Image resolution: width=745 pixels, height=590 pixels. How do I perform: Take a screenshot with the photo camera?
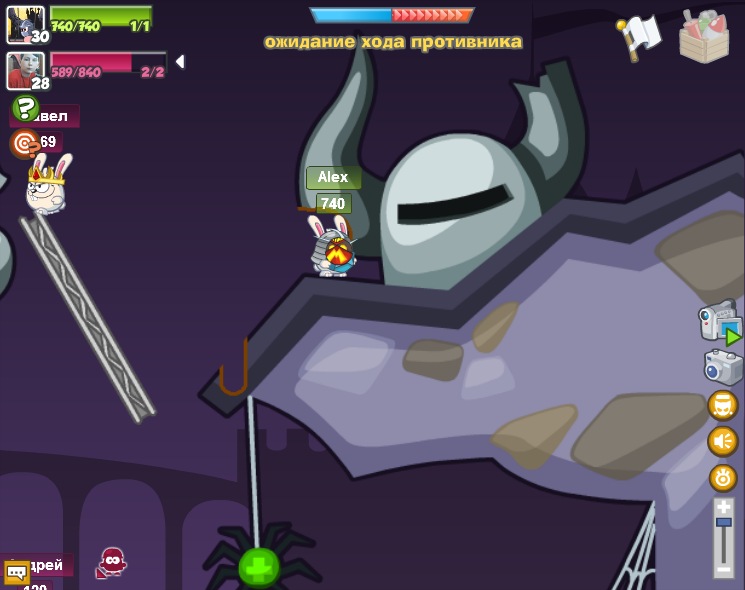click(x=723, y=367)
